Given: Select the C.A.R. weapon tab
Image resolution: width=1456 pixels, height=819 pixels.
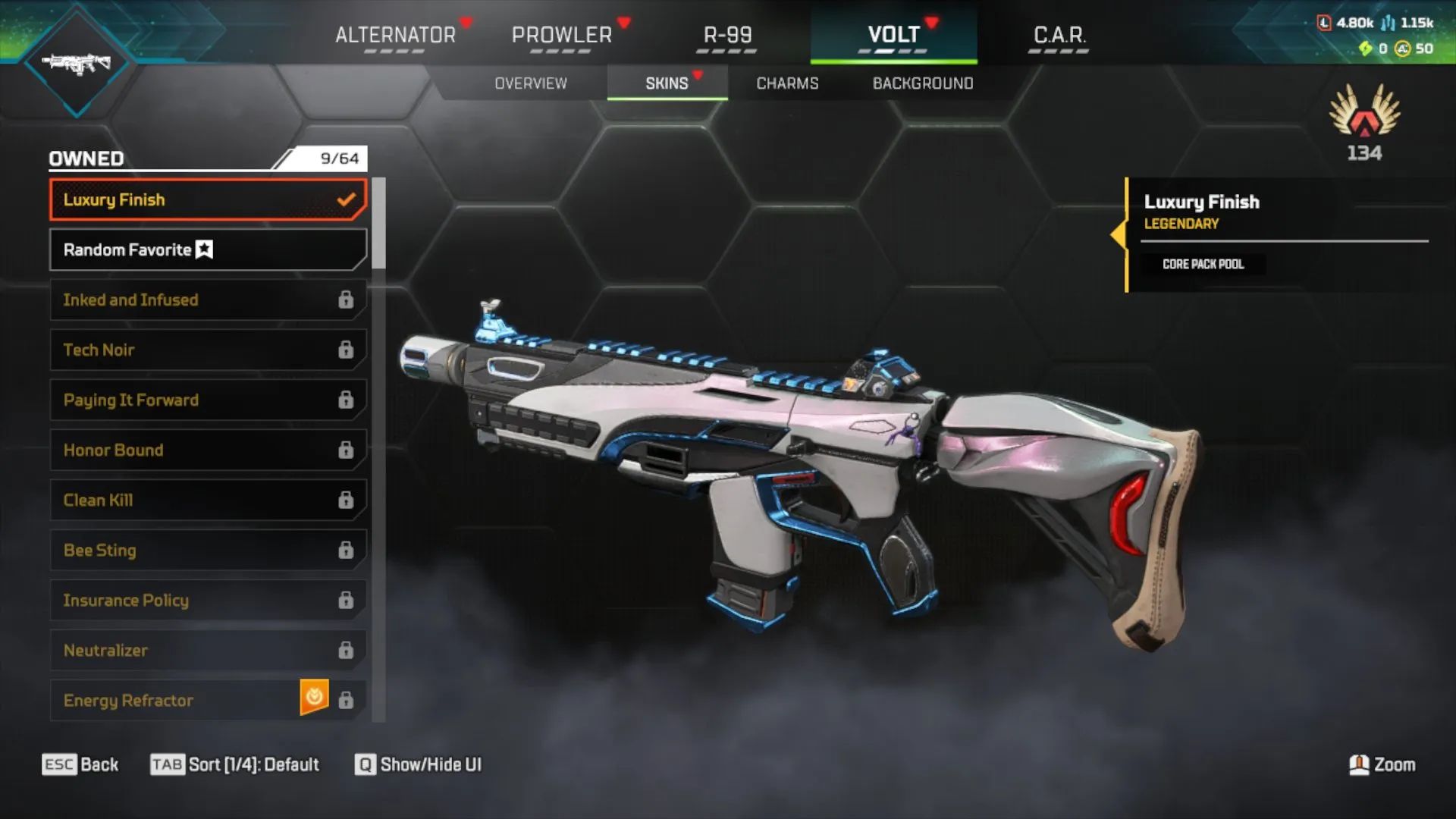Looking at the screenshot, I should tap(1059, 34).
